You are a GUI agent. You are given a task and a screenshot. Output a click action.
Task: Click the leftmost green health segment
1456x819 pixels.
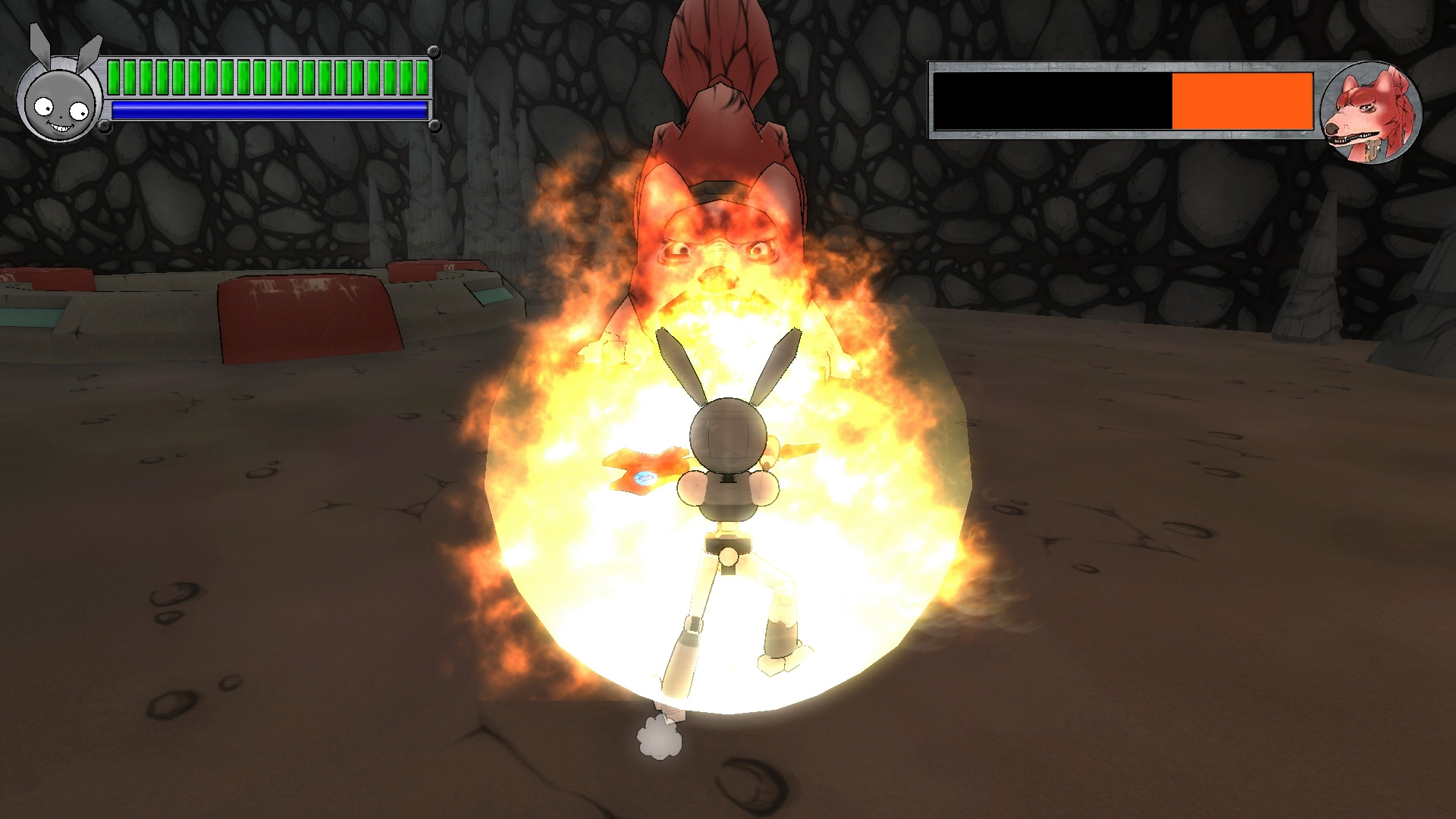tap(114, 76)
